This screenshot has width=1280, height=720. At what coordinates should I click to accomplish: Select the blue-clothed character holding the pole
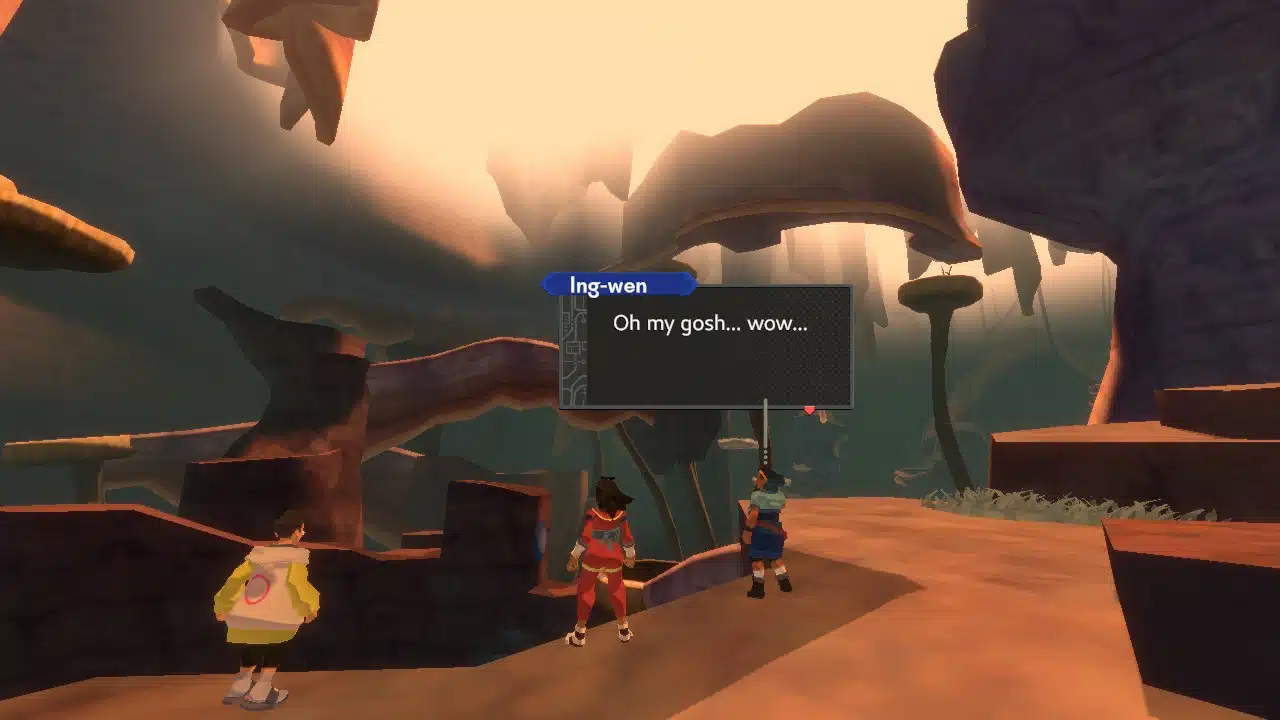point(768,530)
